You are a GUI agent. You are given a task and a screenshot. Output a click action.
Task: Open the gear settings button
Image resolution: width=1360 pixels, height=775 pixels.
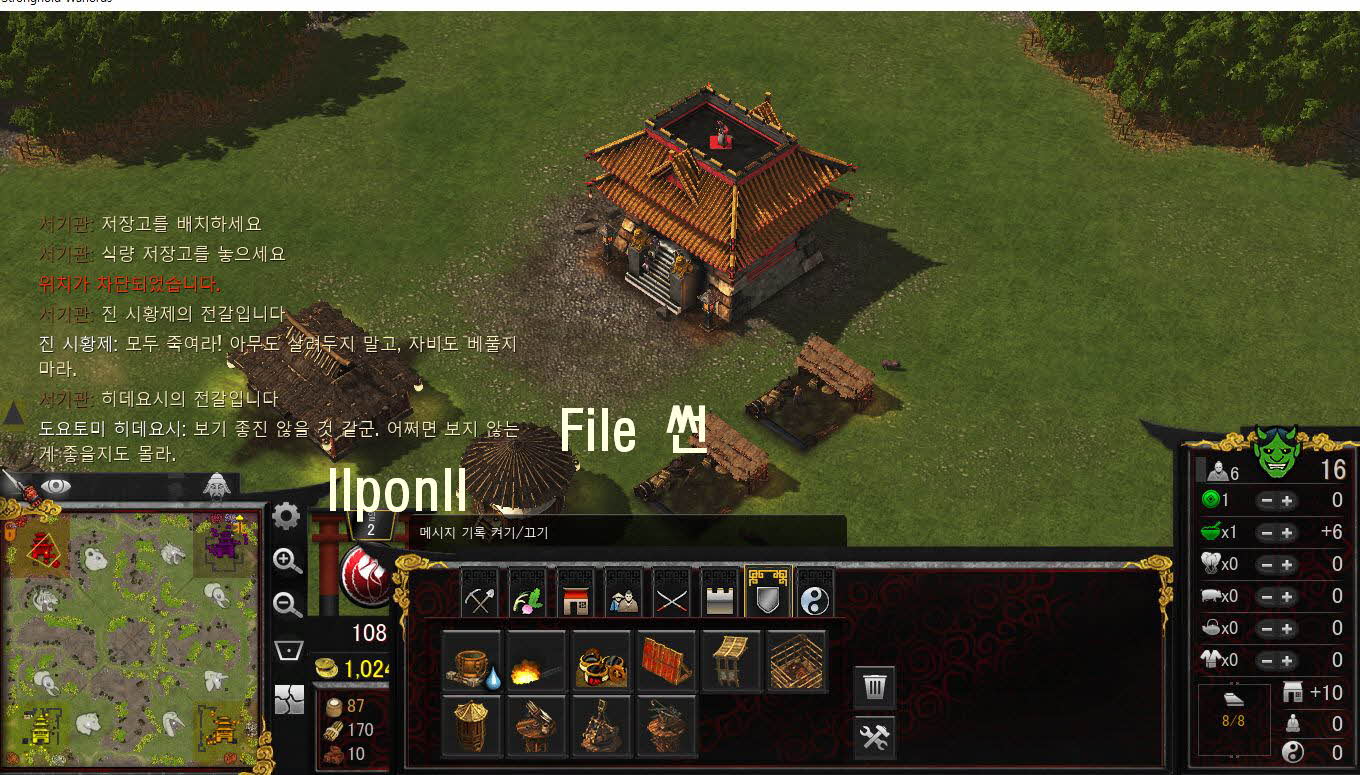(x=287, y=516)
